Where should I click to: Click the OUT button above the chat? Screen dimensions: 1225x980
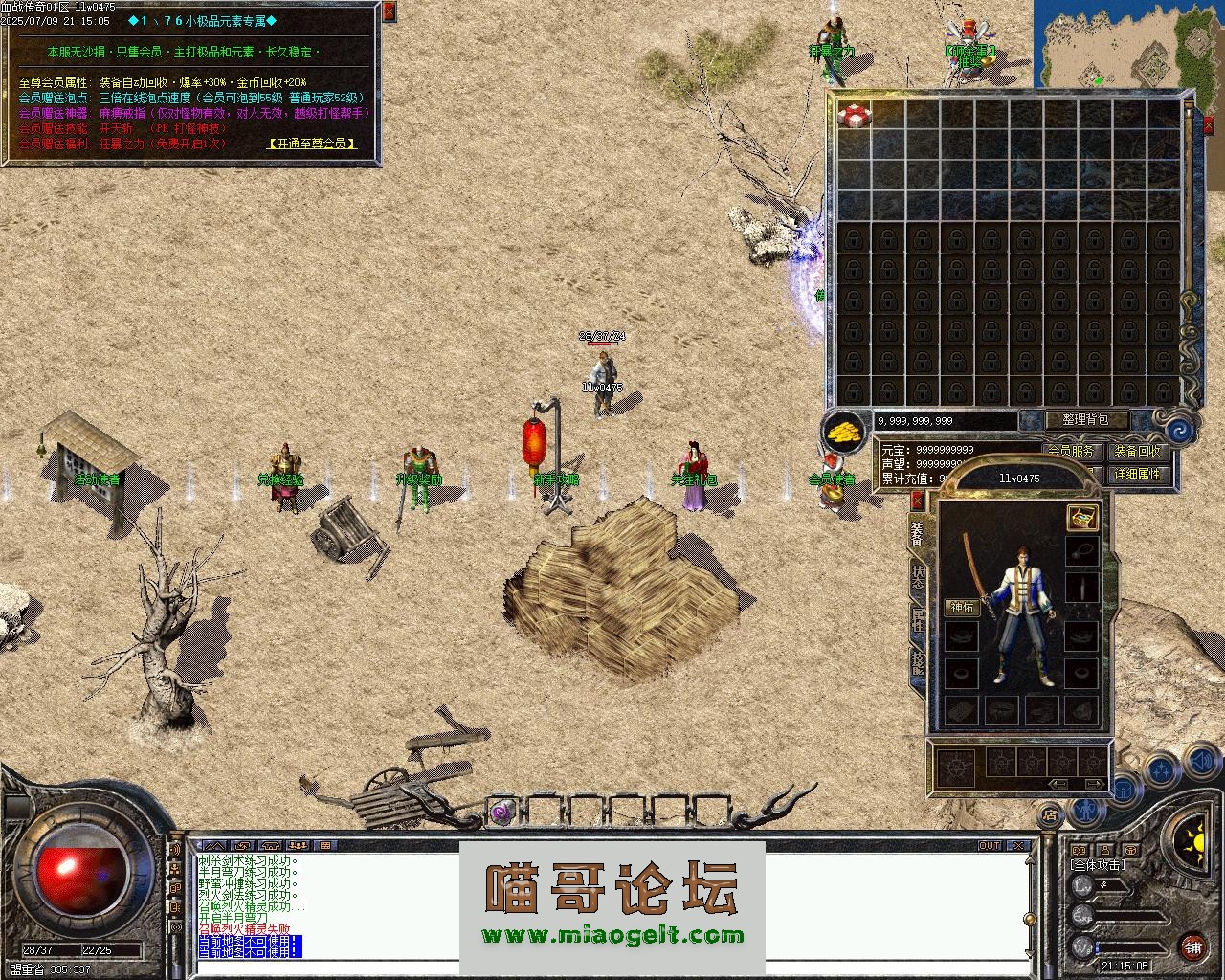pos(990,846)
